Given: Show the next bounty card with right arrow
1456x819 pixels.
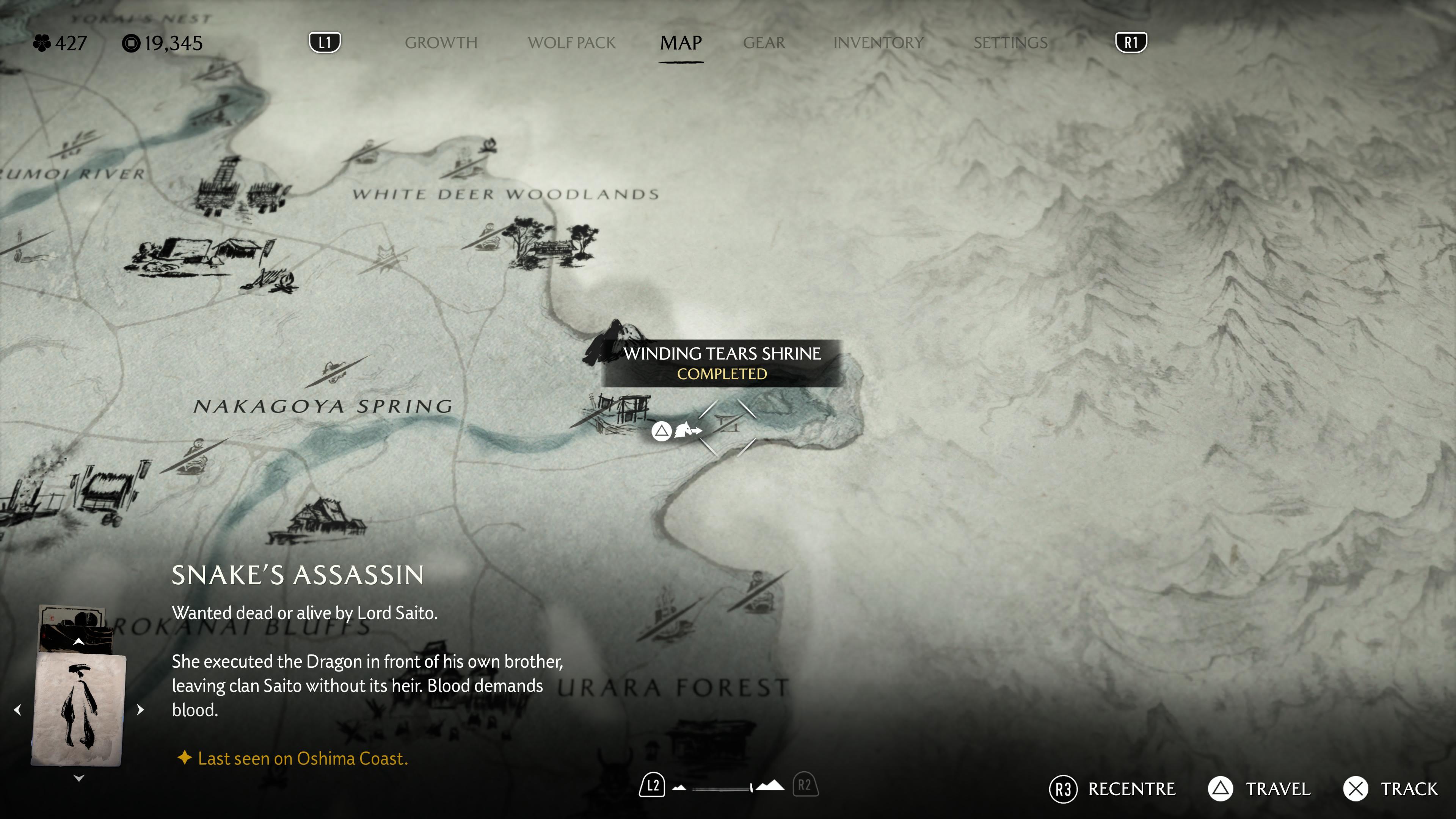Looking at the screenshot, I should [x=140, y=710].
